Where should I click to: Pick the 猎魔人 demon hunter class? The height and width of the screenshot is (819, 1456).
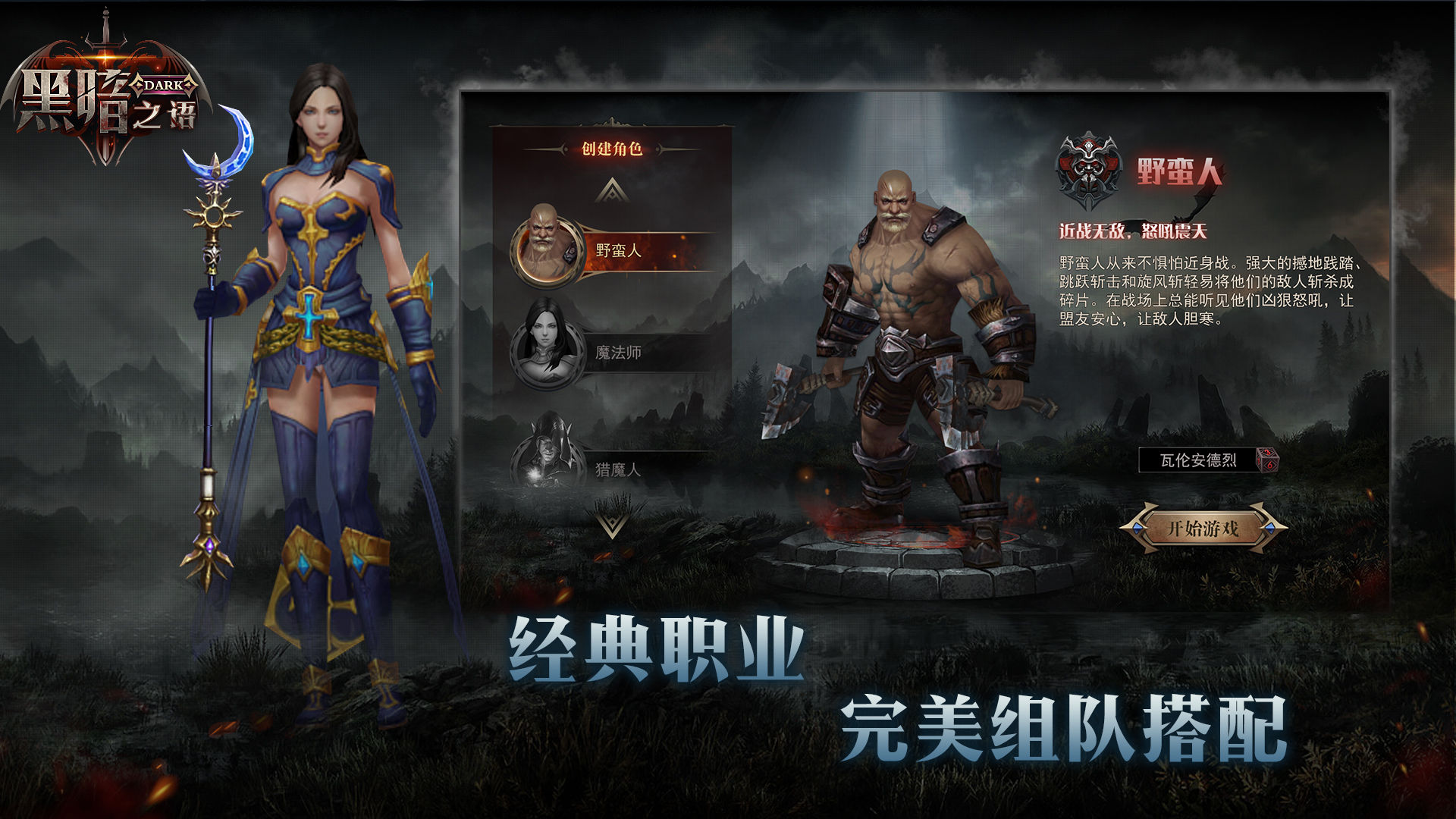pos(616,469)
